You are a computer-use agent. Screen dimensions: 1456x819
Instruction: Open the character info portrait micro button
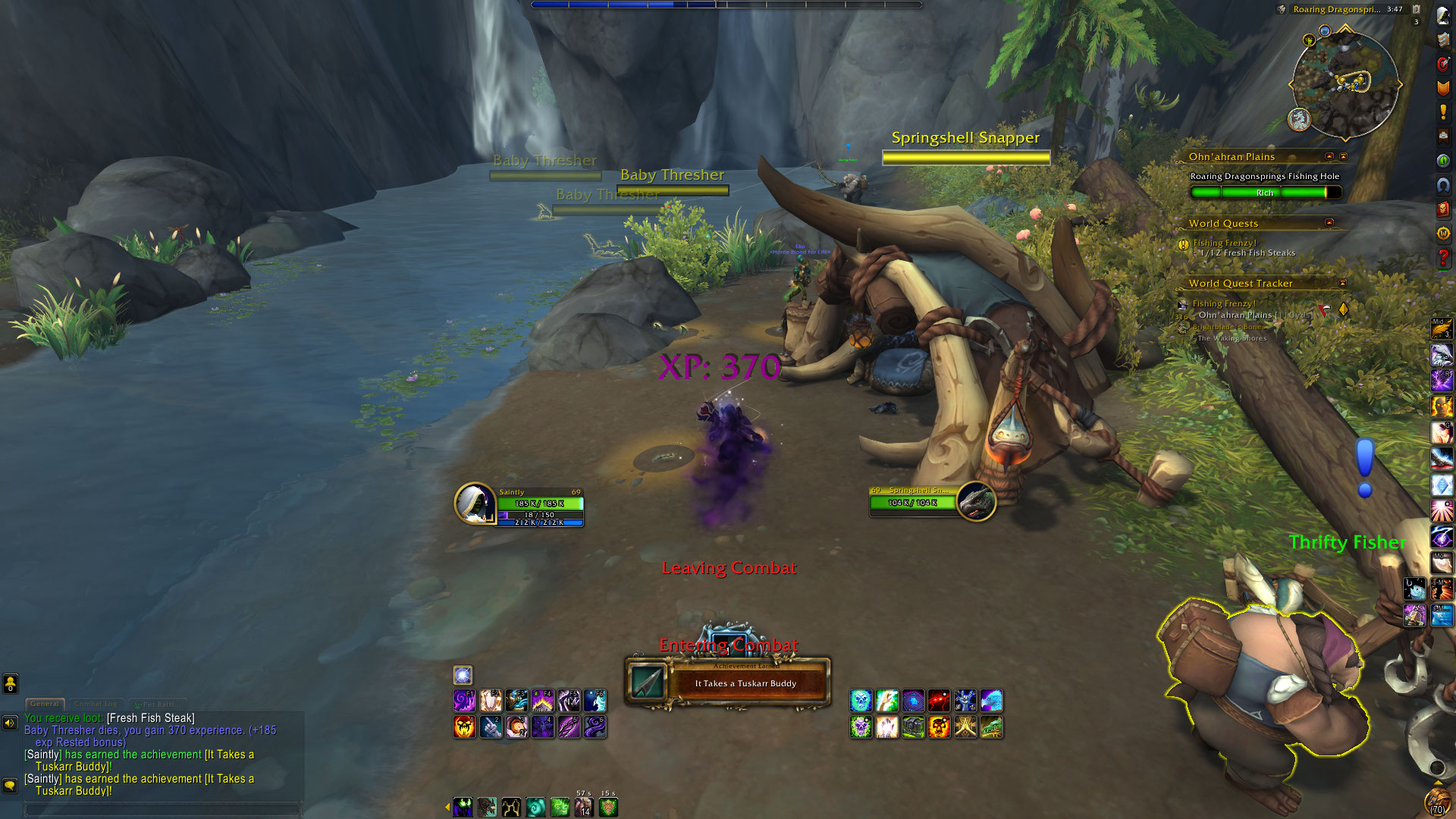1443,17
